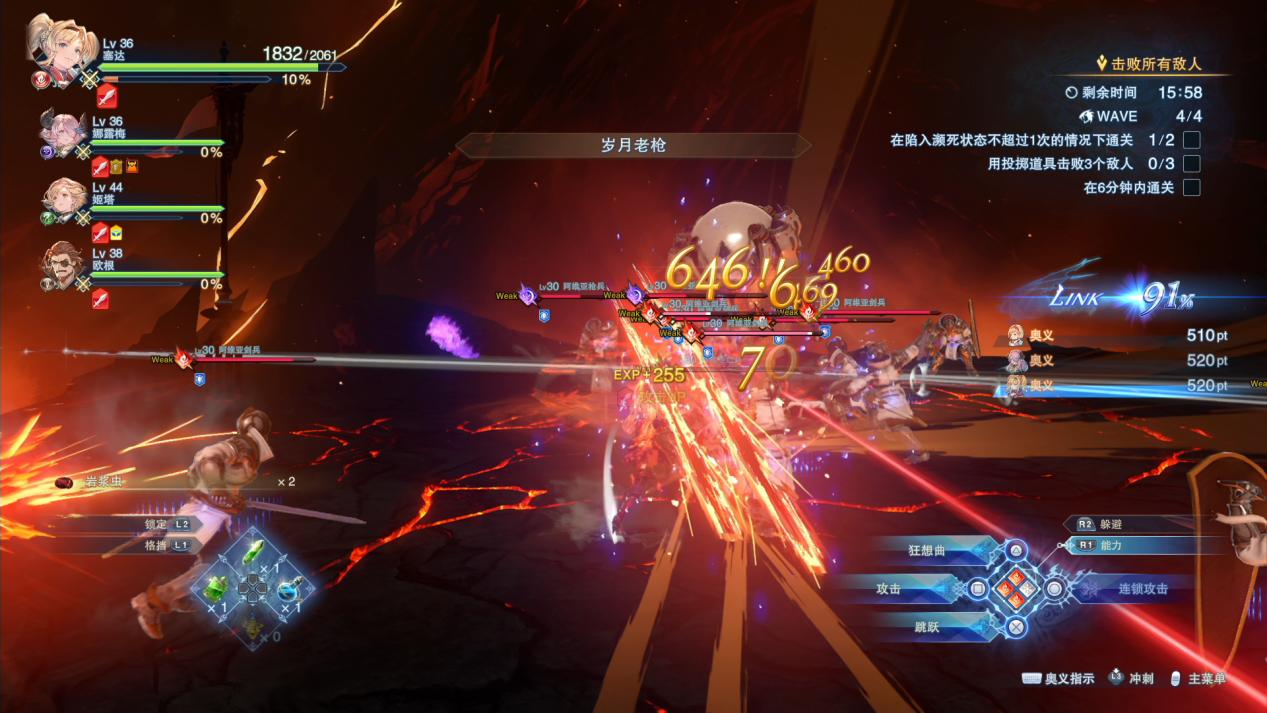This screenshot has width=1267, height=713.
Task: Select the blue potion flask slot
Action: 291,590
